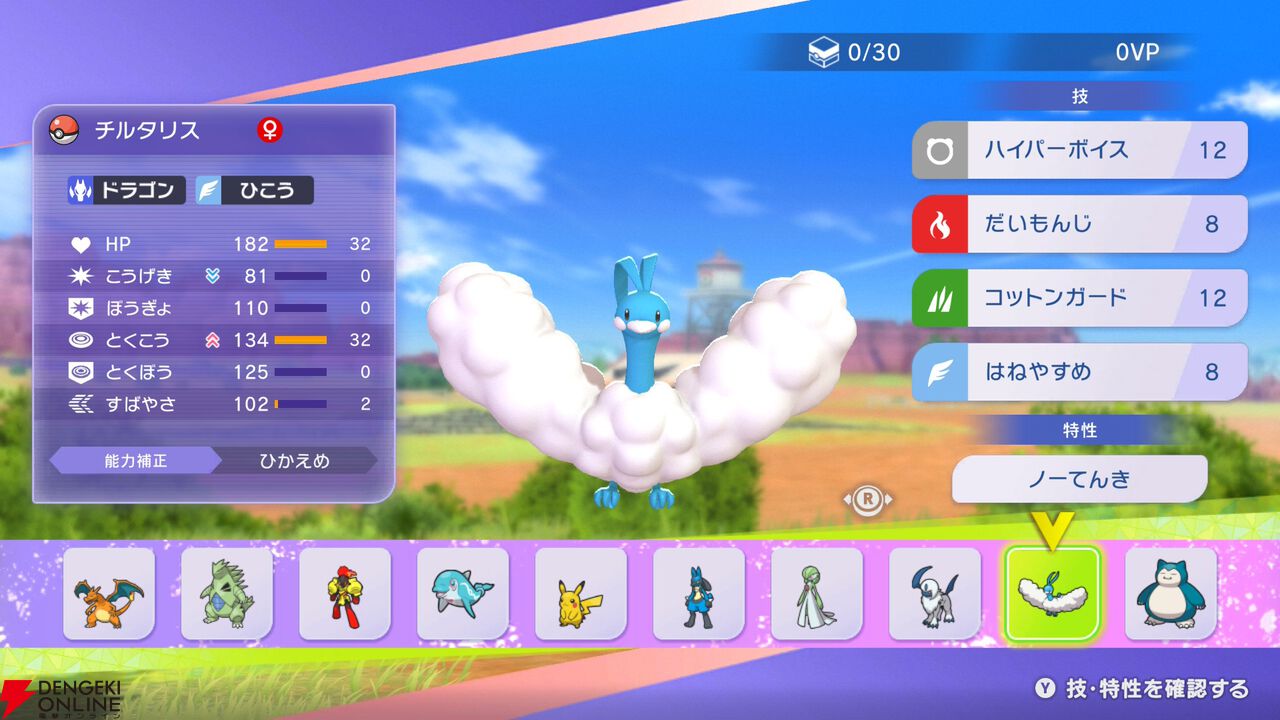This screenshot has height=720, width=1280.
Task: Select the Normal-type icon on ハイパーボイス
Action: click(x=938, y=149)
